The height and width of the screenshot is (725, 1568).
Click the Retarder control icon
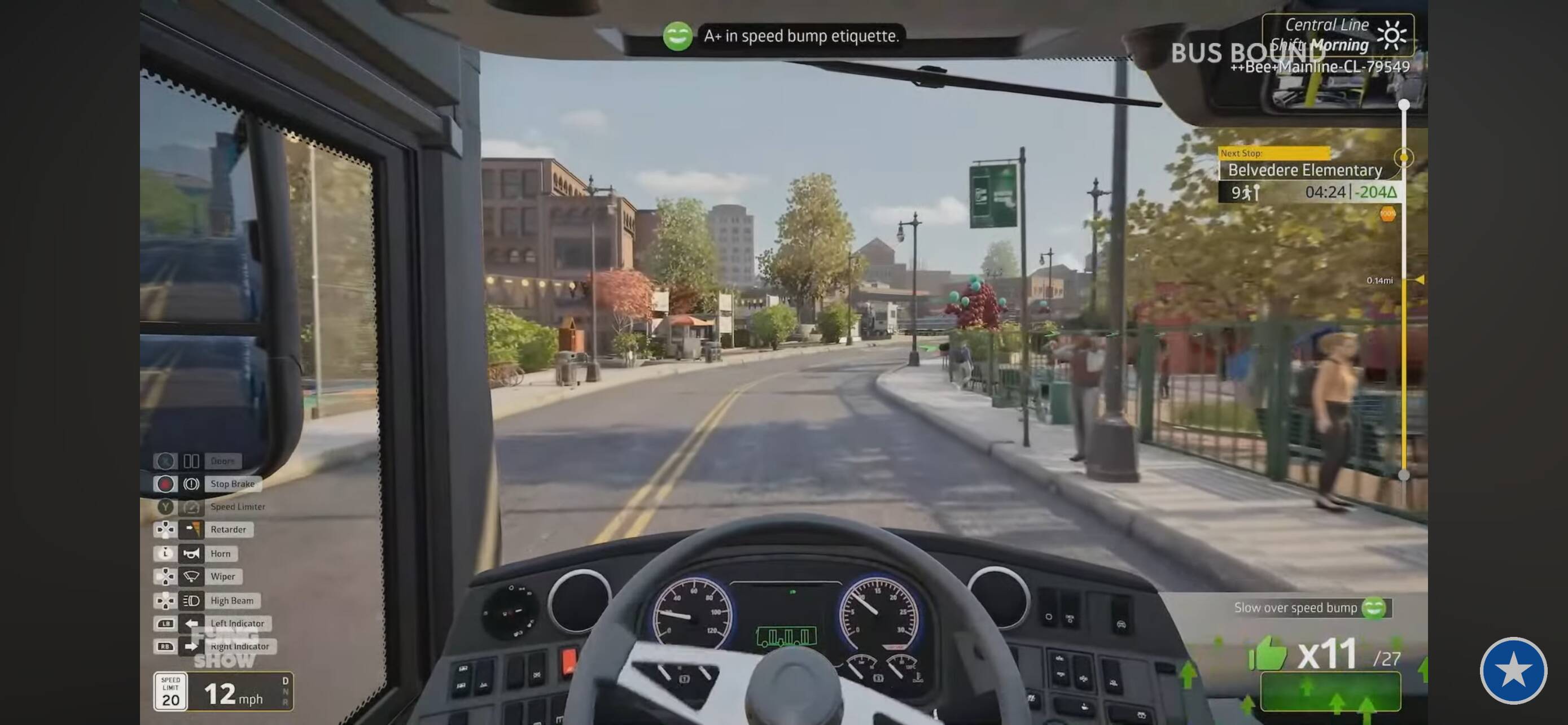click(x=191, y=530)
